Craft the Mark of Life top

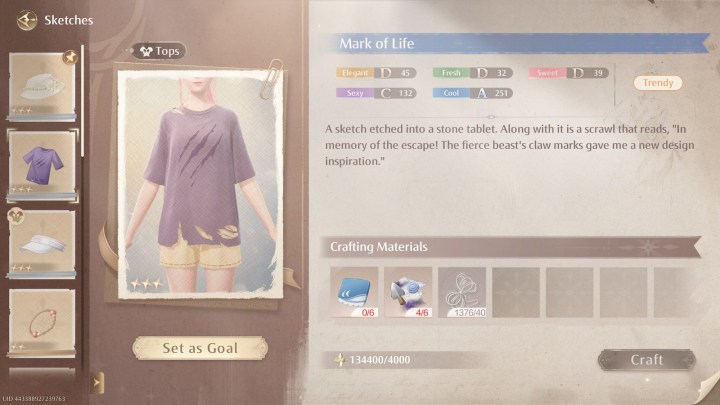646,360
